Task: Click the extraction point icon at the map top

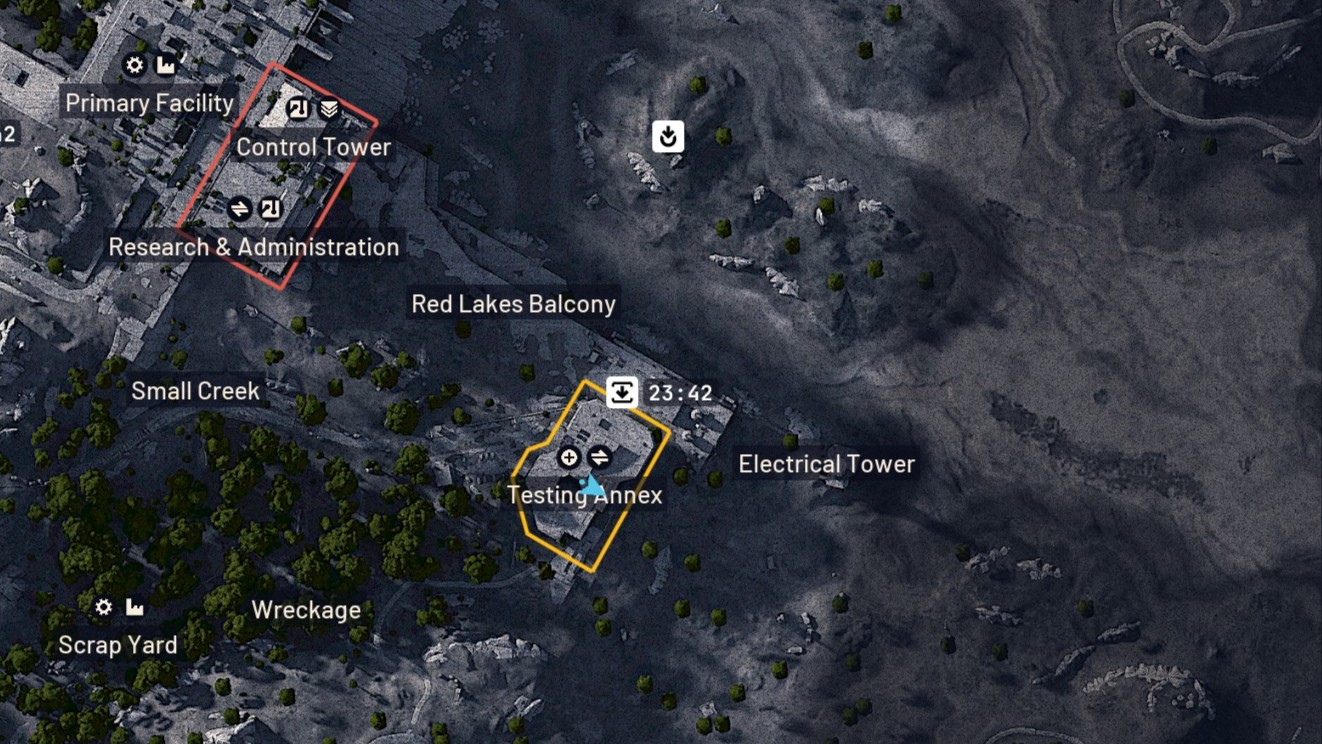Action: coord(667,136)
